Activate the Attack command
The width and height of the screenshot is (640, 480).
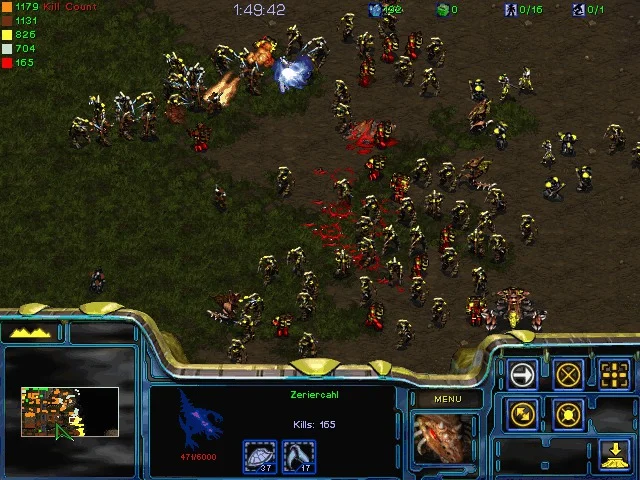point(614,374)
